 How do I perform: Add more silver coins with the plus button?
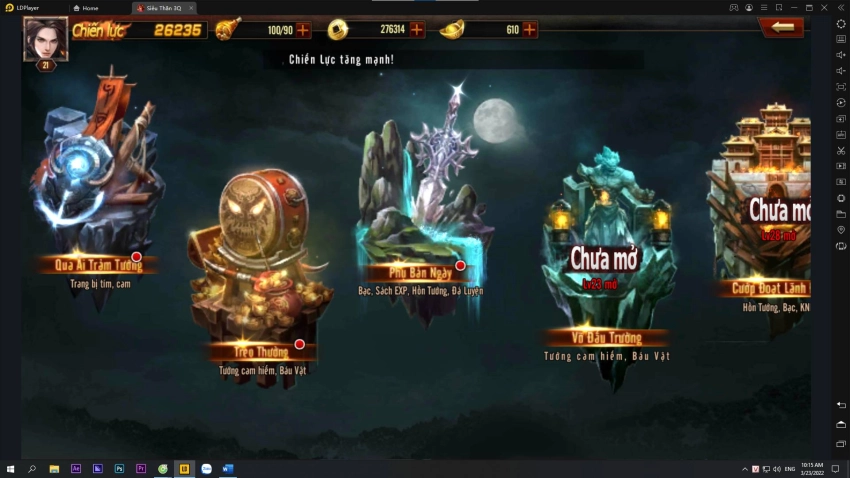[x=417, y=30]
